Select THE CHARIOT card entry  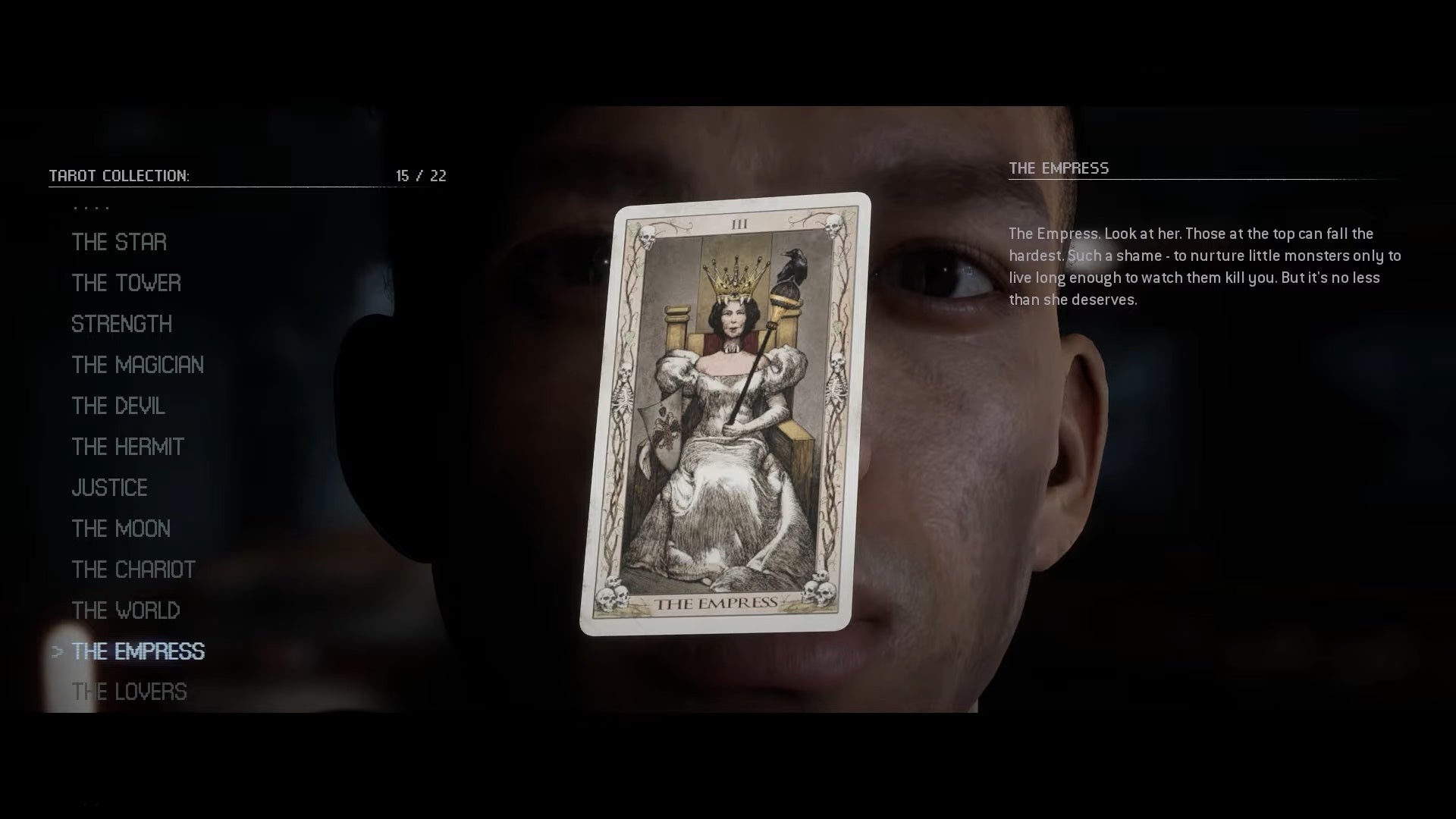pos(133,570)
